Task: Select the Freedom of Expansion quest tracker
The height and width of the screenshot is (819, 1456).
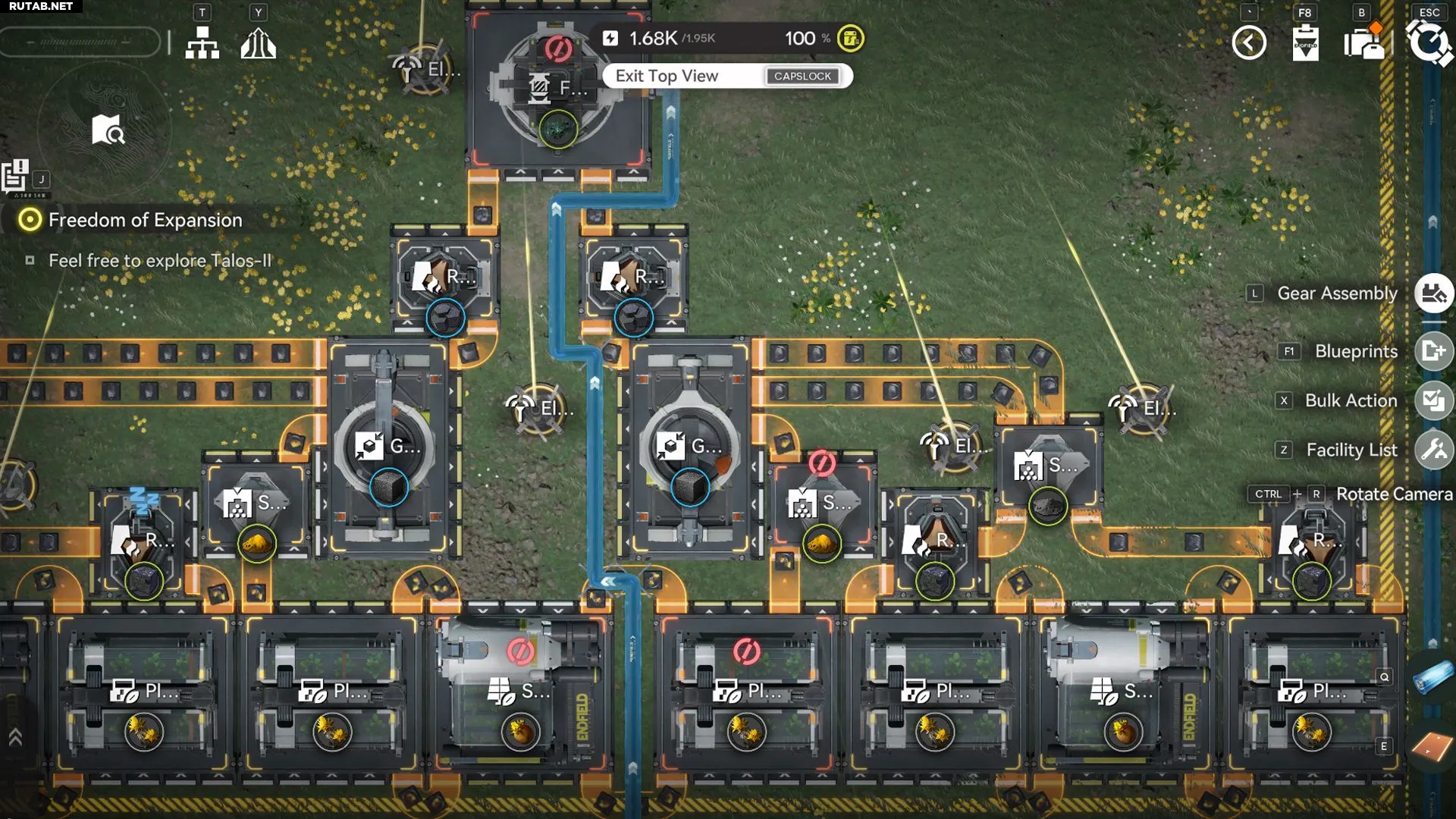Action: click(x=144, y=220)
